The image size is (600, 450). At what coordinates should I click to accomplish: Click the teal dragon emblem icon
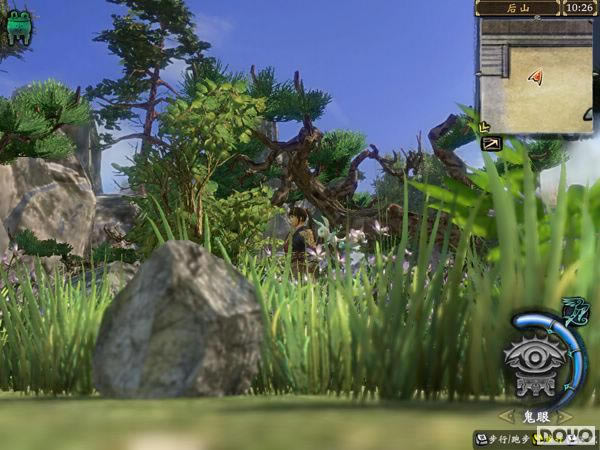[574, 311]
